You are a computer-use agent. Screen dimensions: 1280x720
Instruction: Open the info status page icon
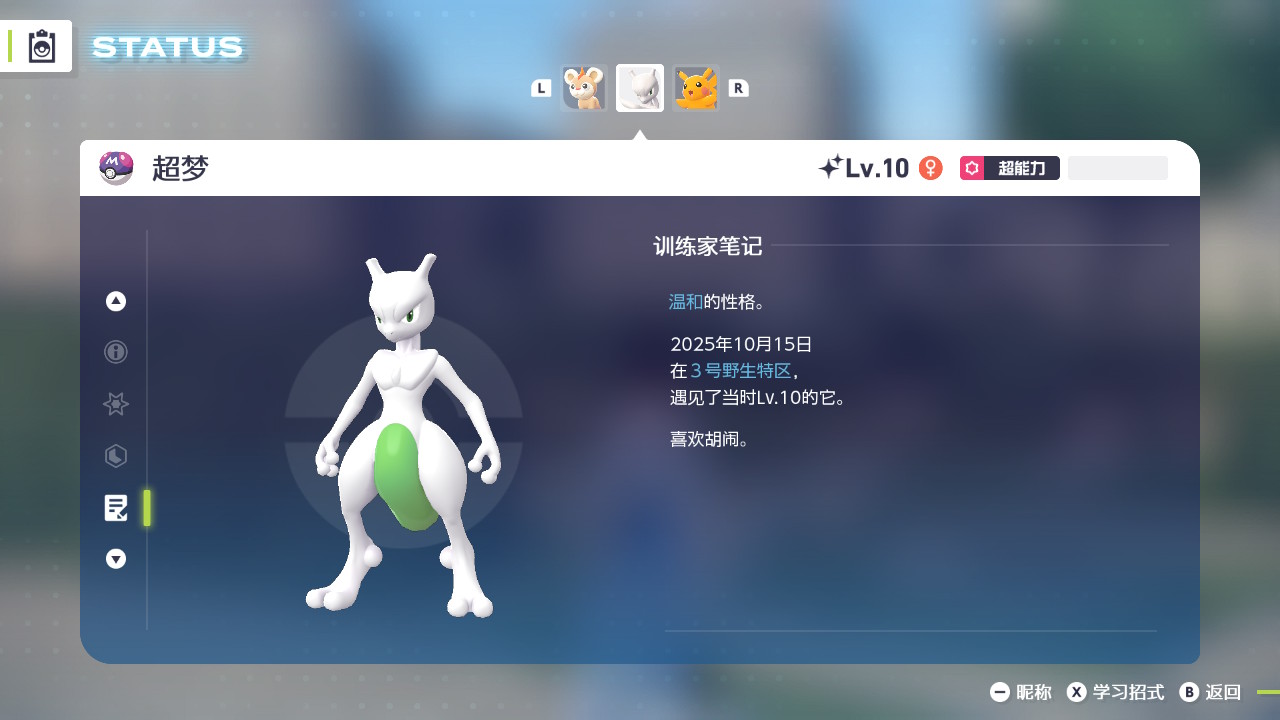[115, 352]
